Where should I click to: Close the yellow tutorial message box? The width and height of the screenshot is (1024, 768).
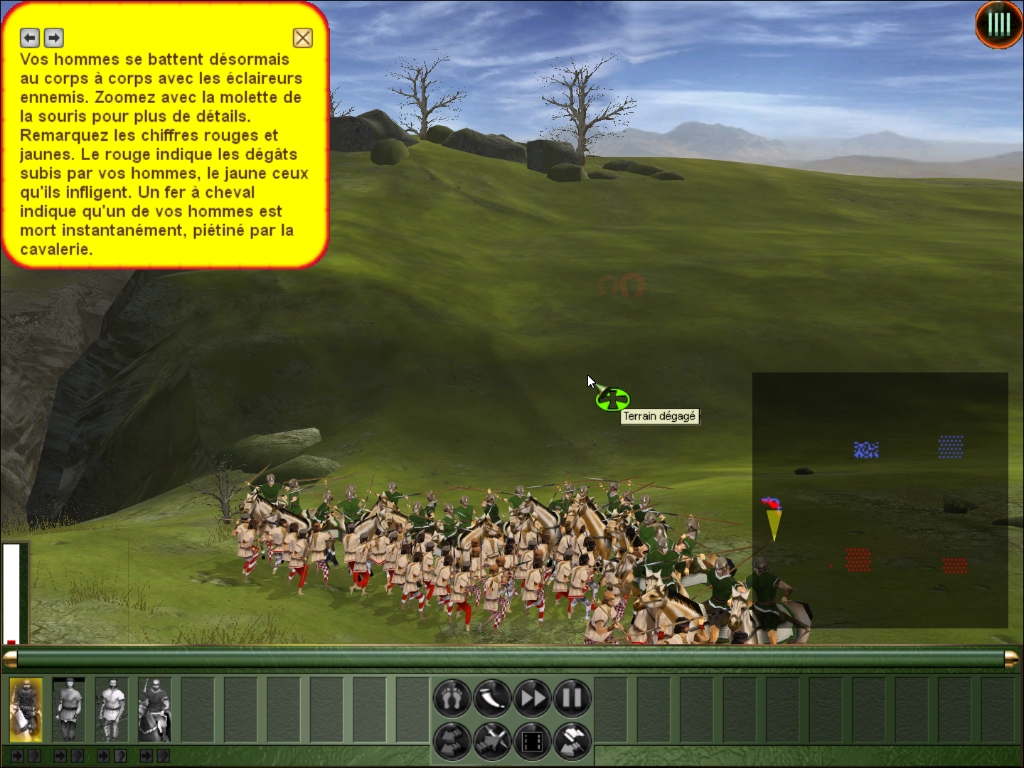[303, 38]
